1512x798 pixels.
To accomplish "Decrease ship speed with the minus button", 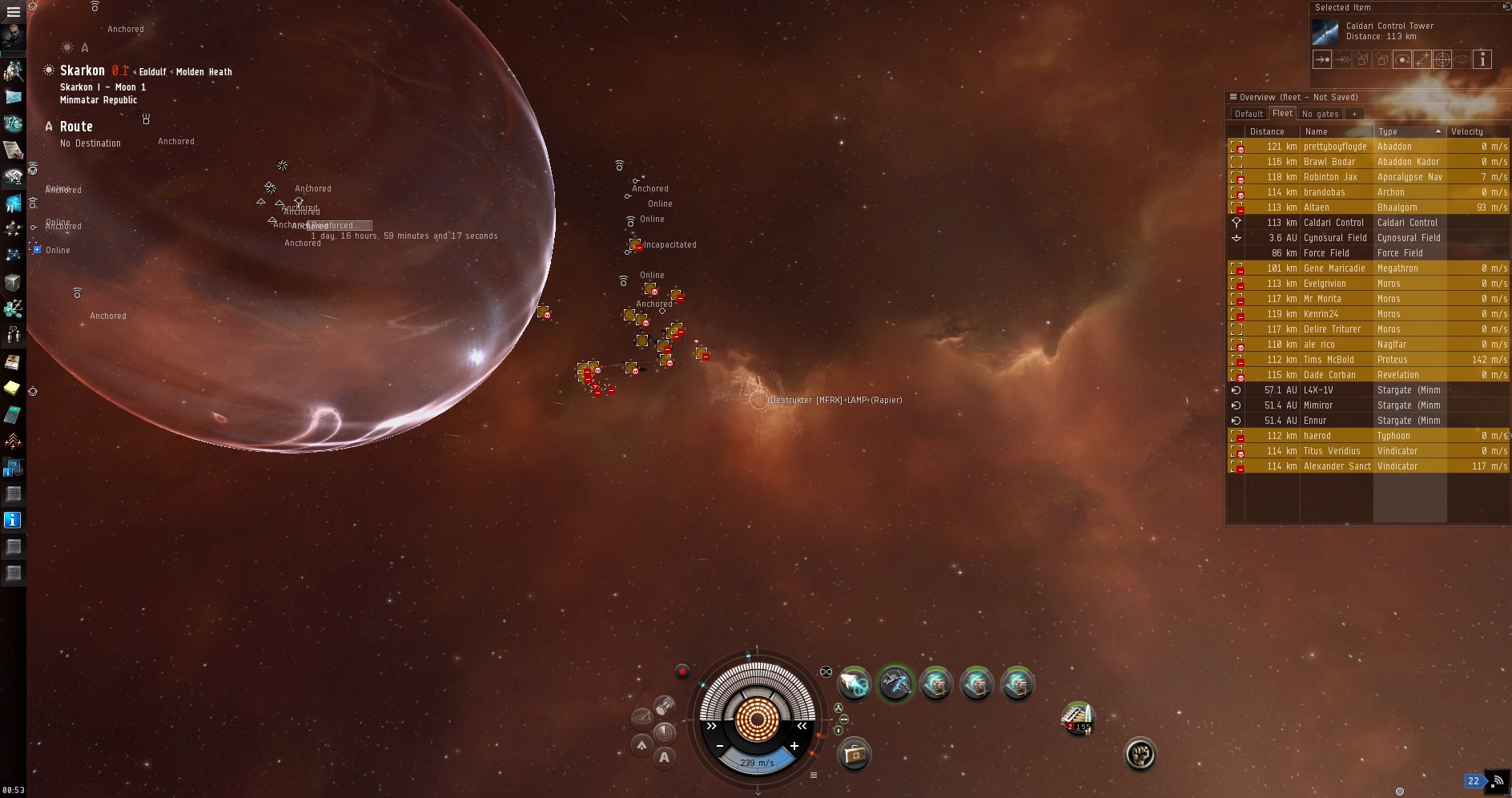I will click(x=720, y=746).
